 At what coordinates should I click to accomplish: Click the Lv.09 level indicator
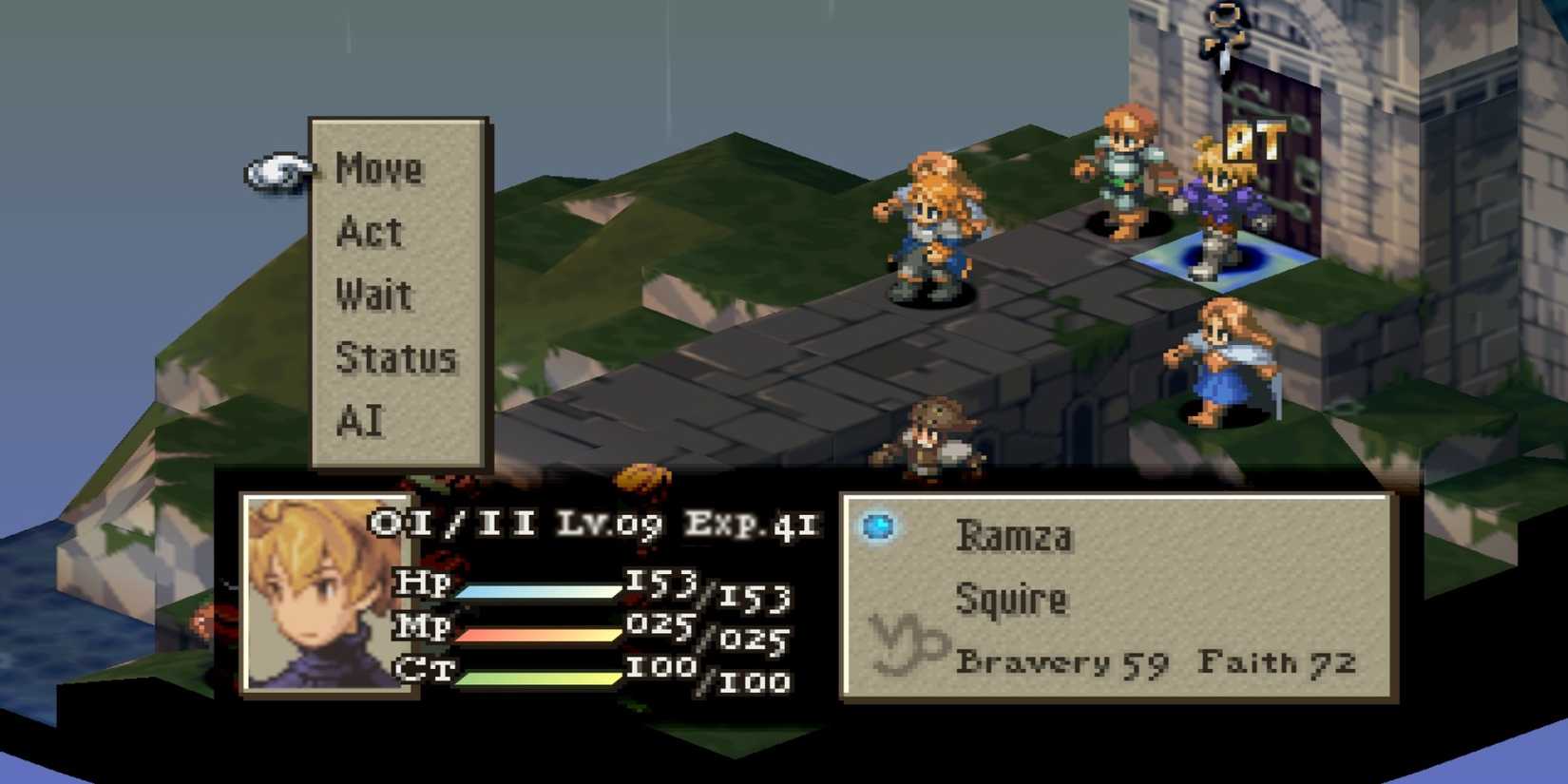(608, 524)
